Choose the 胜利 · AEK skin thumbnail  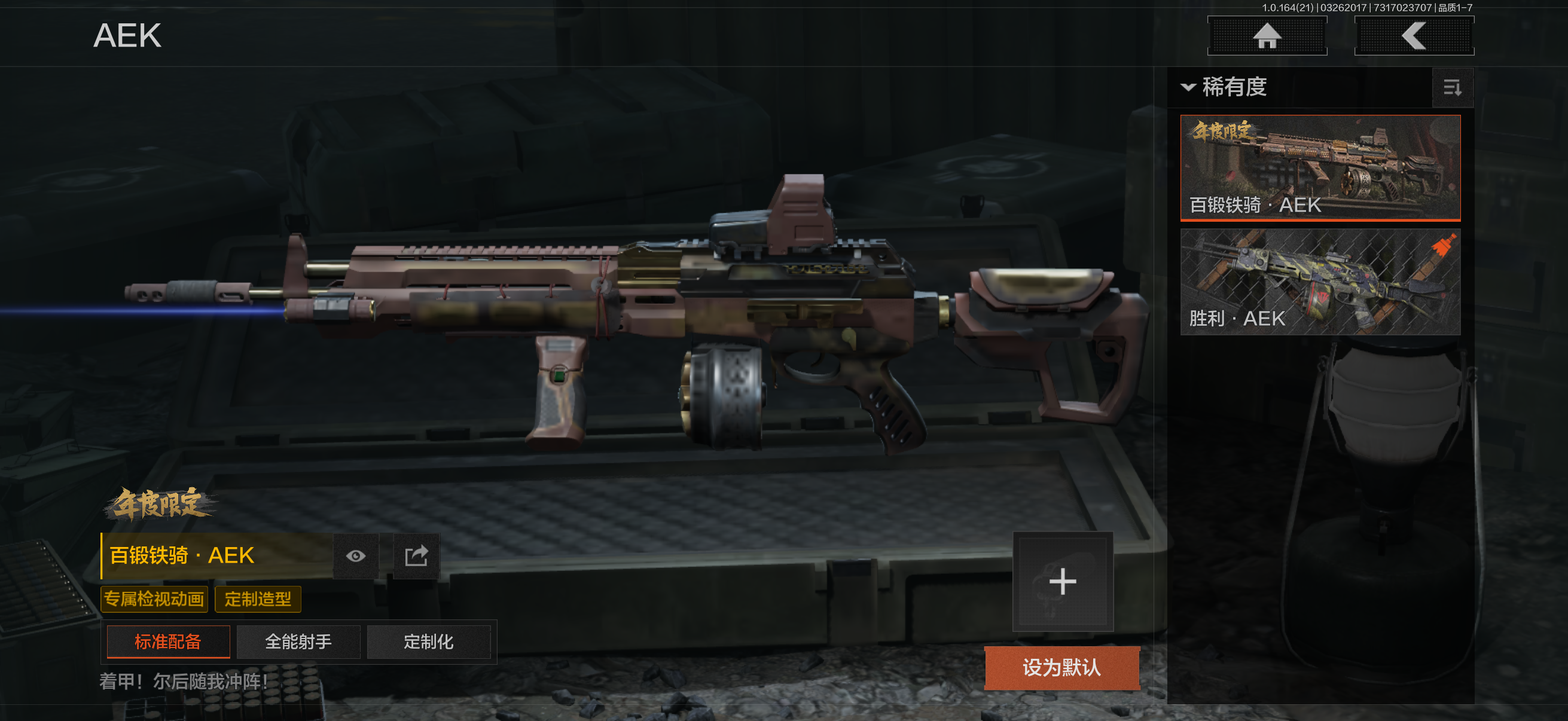pos(1320,282)
